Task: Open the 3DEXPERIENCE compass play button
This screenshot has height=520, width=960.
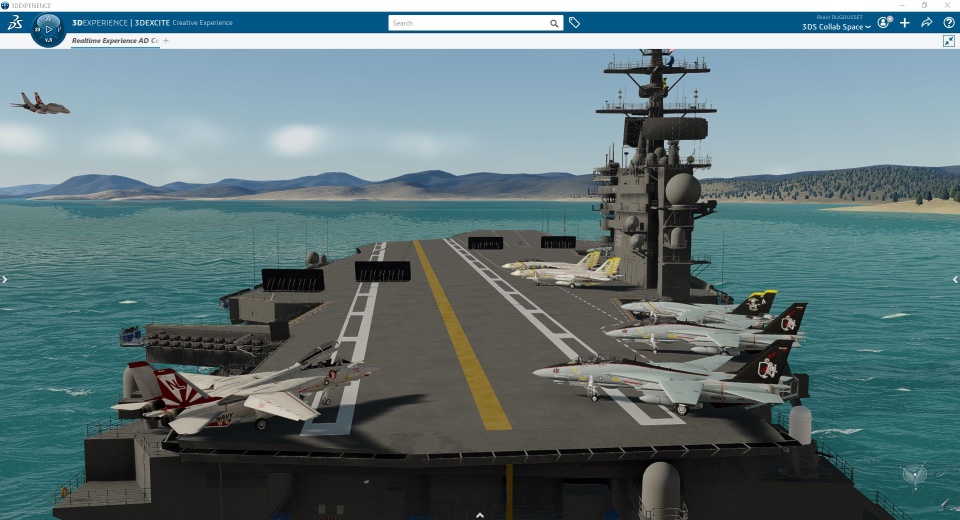Action: 48,28
